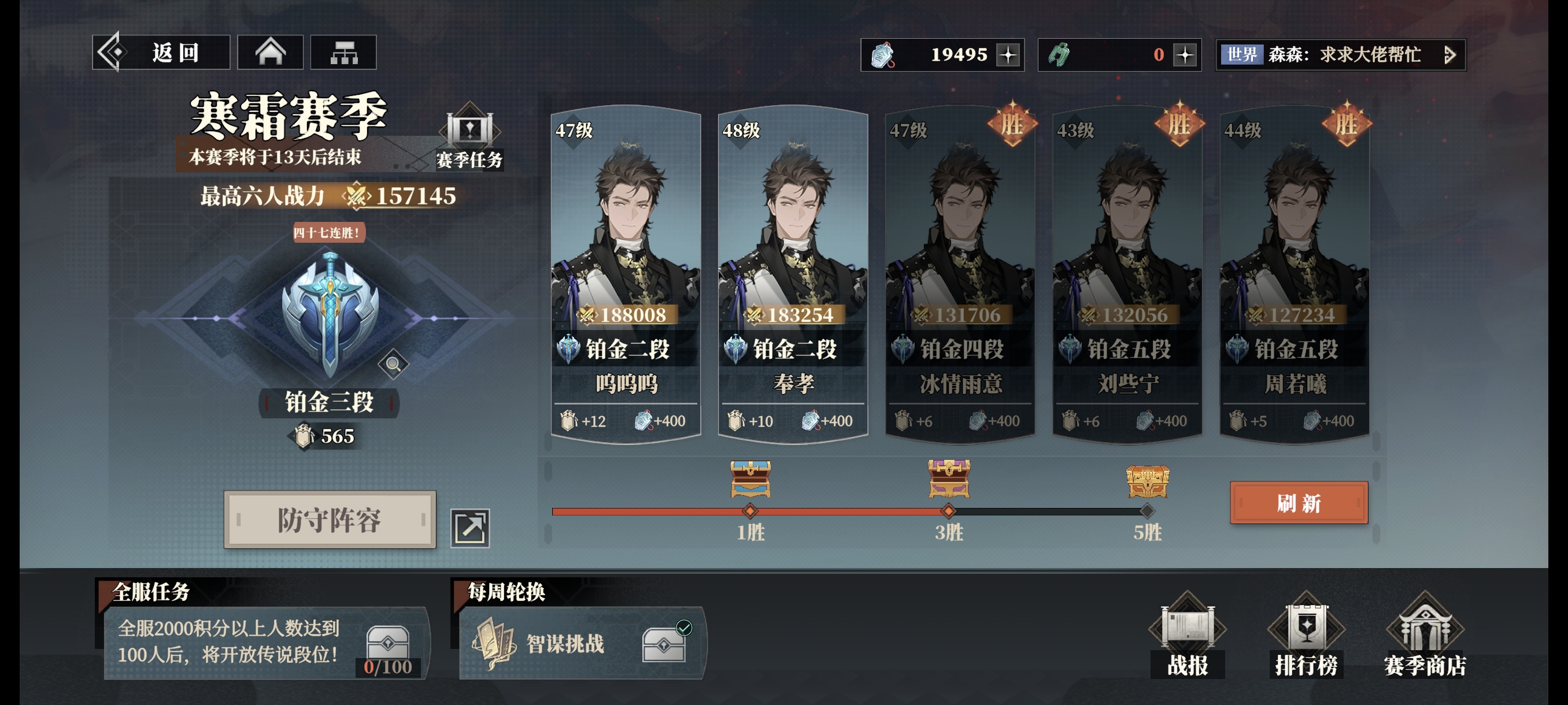
Task: Challenge opponent 呜呜呜
Action: (x=626, y=274)
